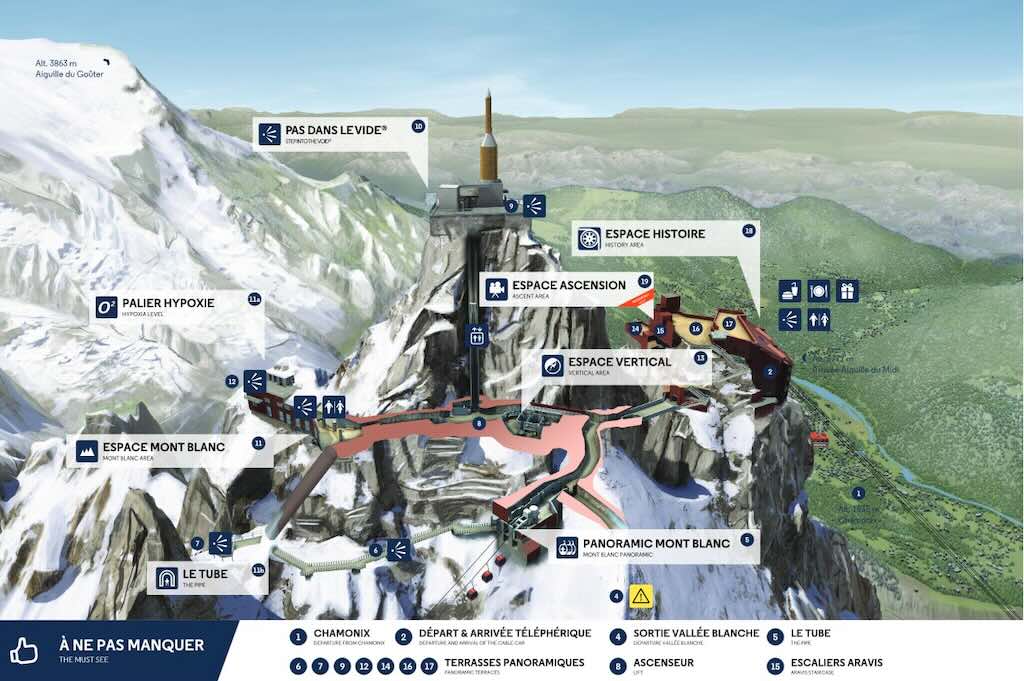The image size is (1024, 681).
Task: Select the gift shop icon
Action: [847, 291]
